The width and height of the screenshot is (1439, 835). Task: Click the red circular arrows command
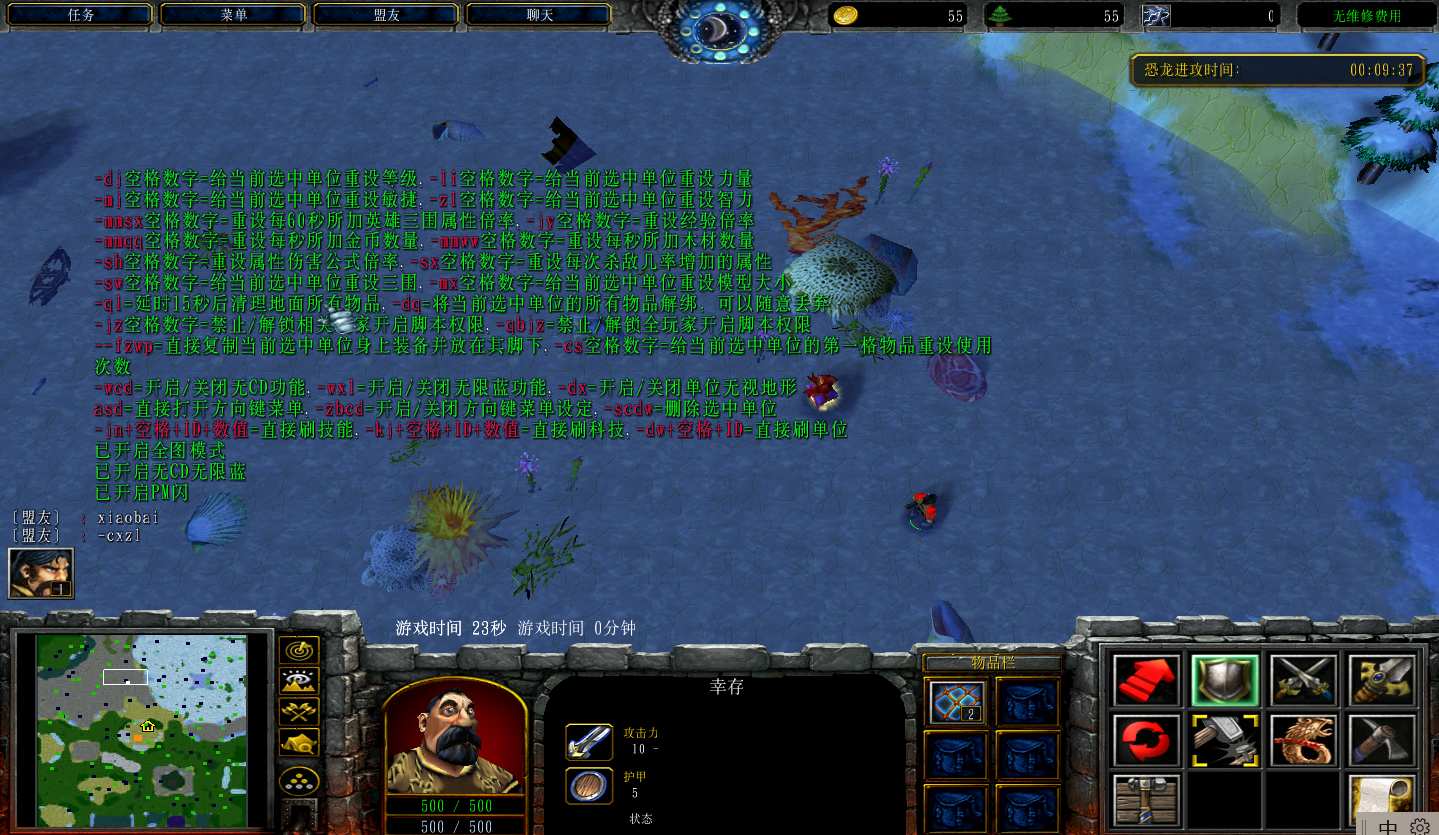[x=1146, y=740]
